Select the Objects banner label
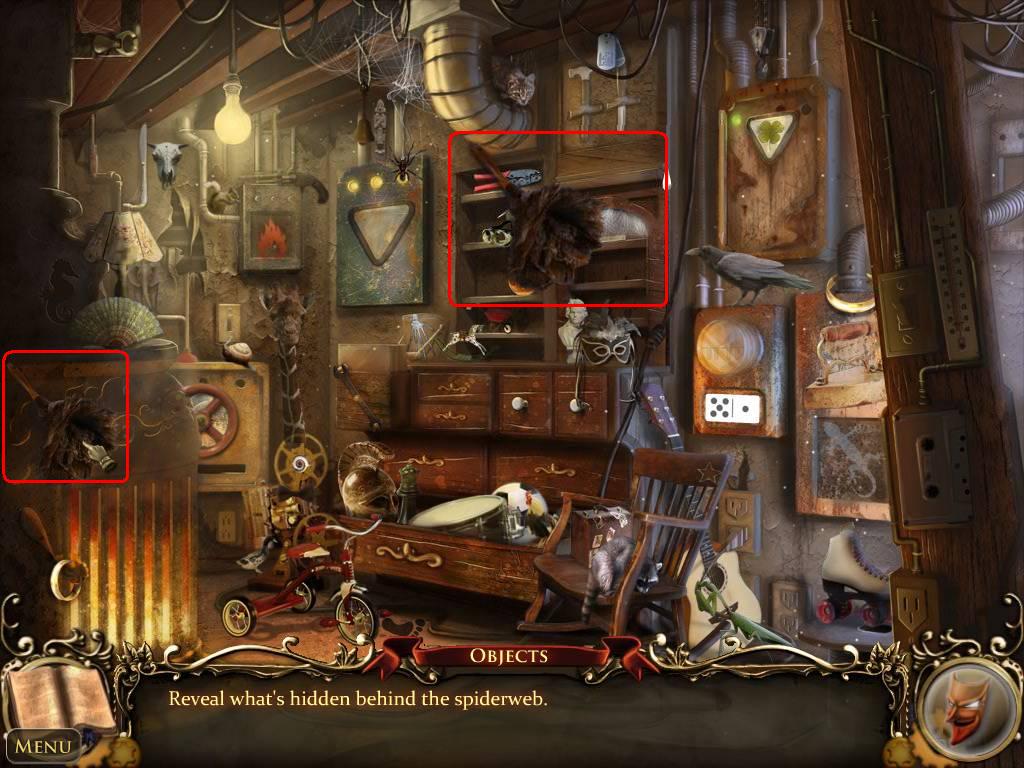The width and height of the screenshot is (1024, 768). click(509, 656)
